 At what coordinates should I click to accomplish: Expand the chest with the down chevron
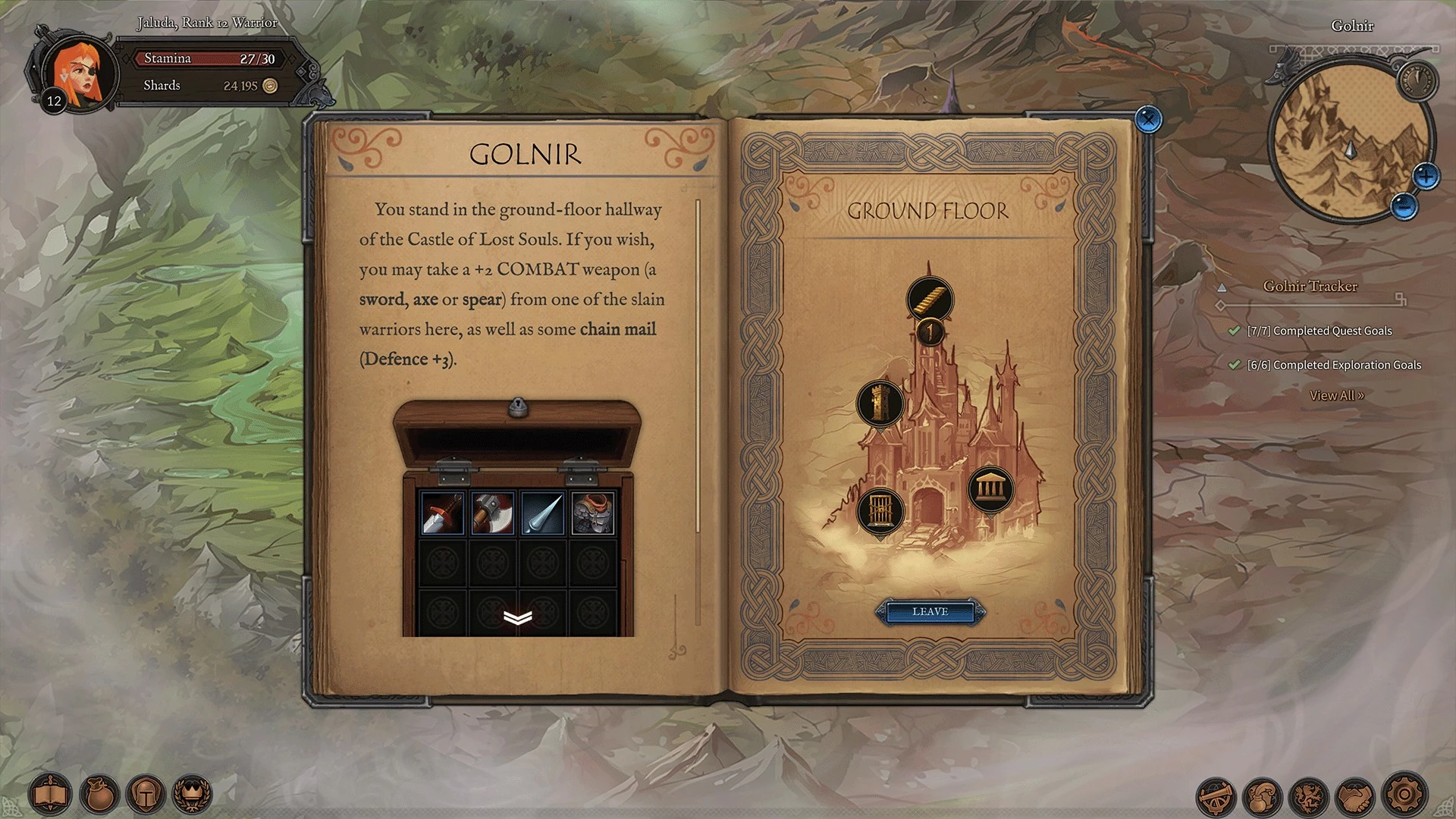518,618
